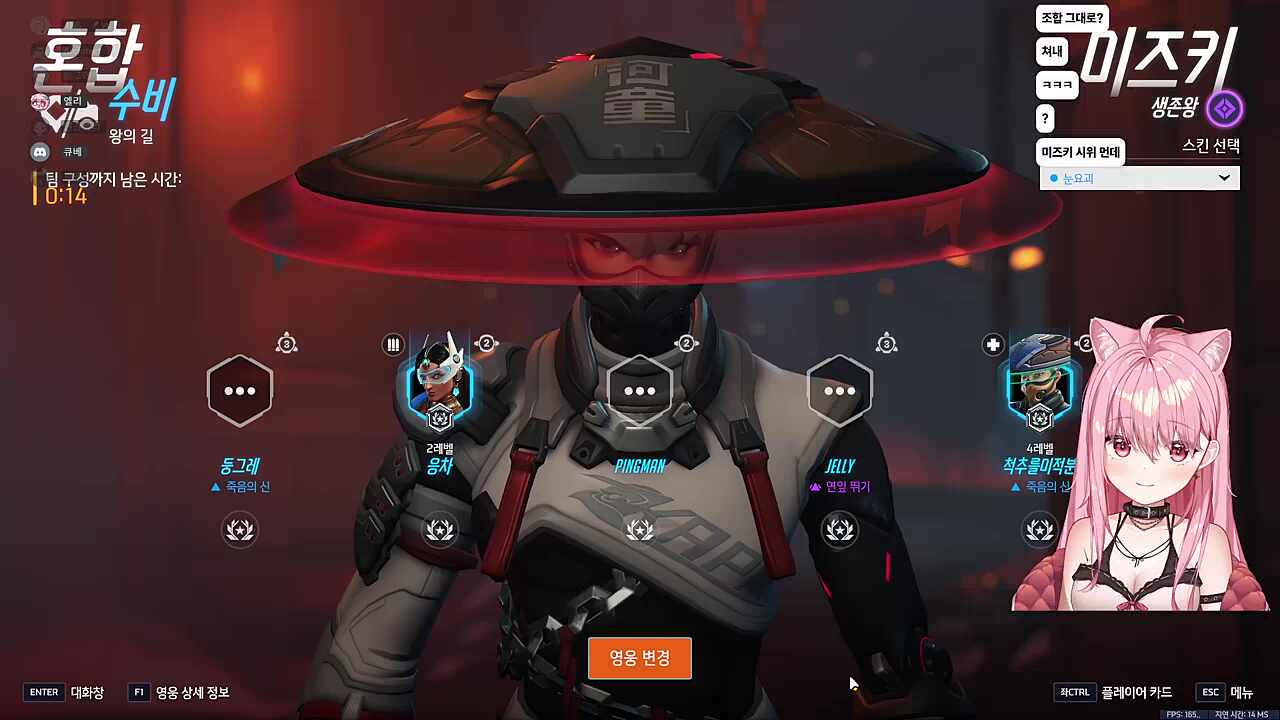Click 둥그레's empty hero slot
Image resolution: width=1280 pixels, height=720 pixels.
click(x=240, y=390)
